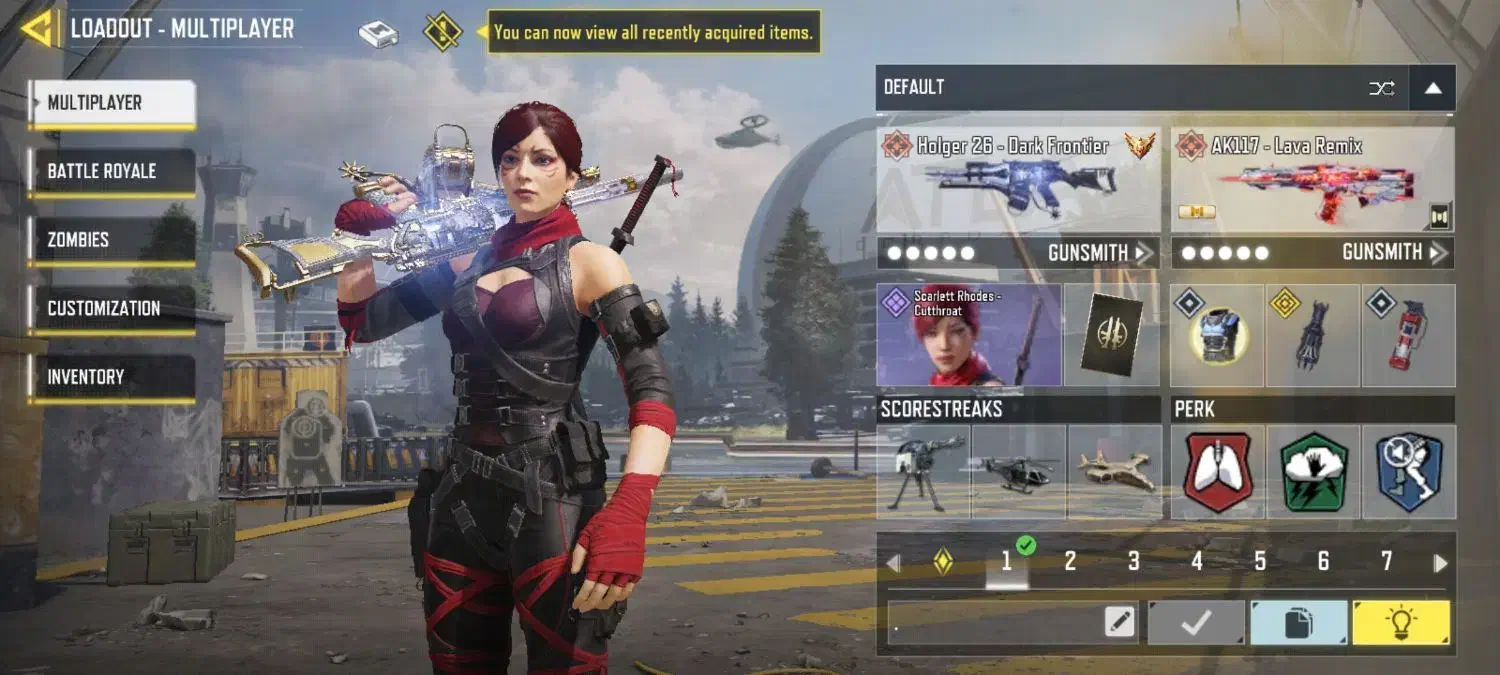Open the Zombies loadout tab
1500x675 pixels.
point(111,240)
